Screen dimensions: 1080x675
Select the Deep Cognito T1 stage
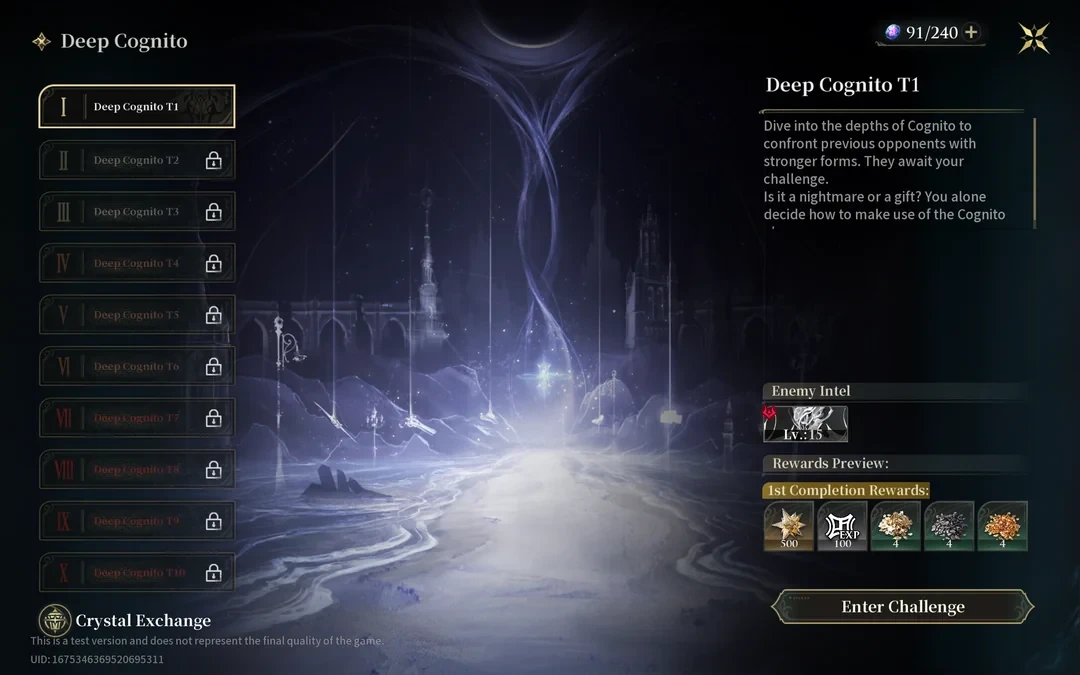click(x=137, y=107)
